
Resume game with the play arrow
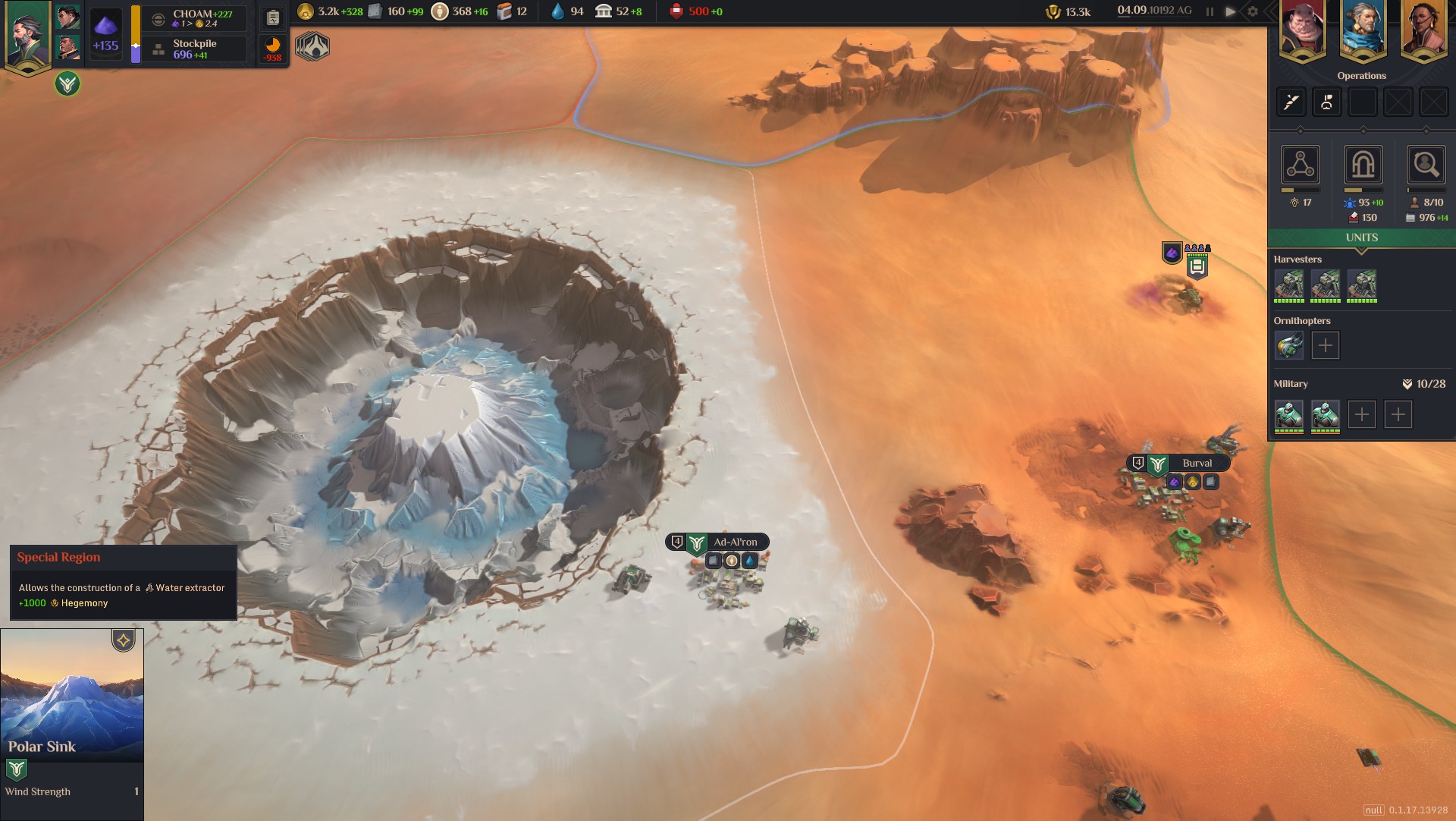(1231, 11)
